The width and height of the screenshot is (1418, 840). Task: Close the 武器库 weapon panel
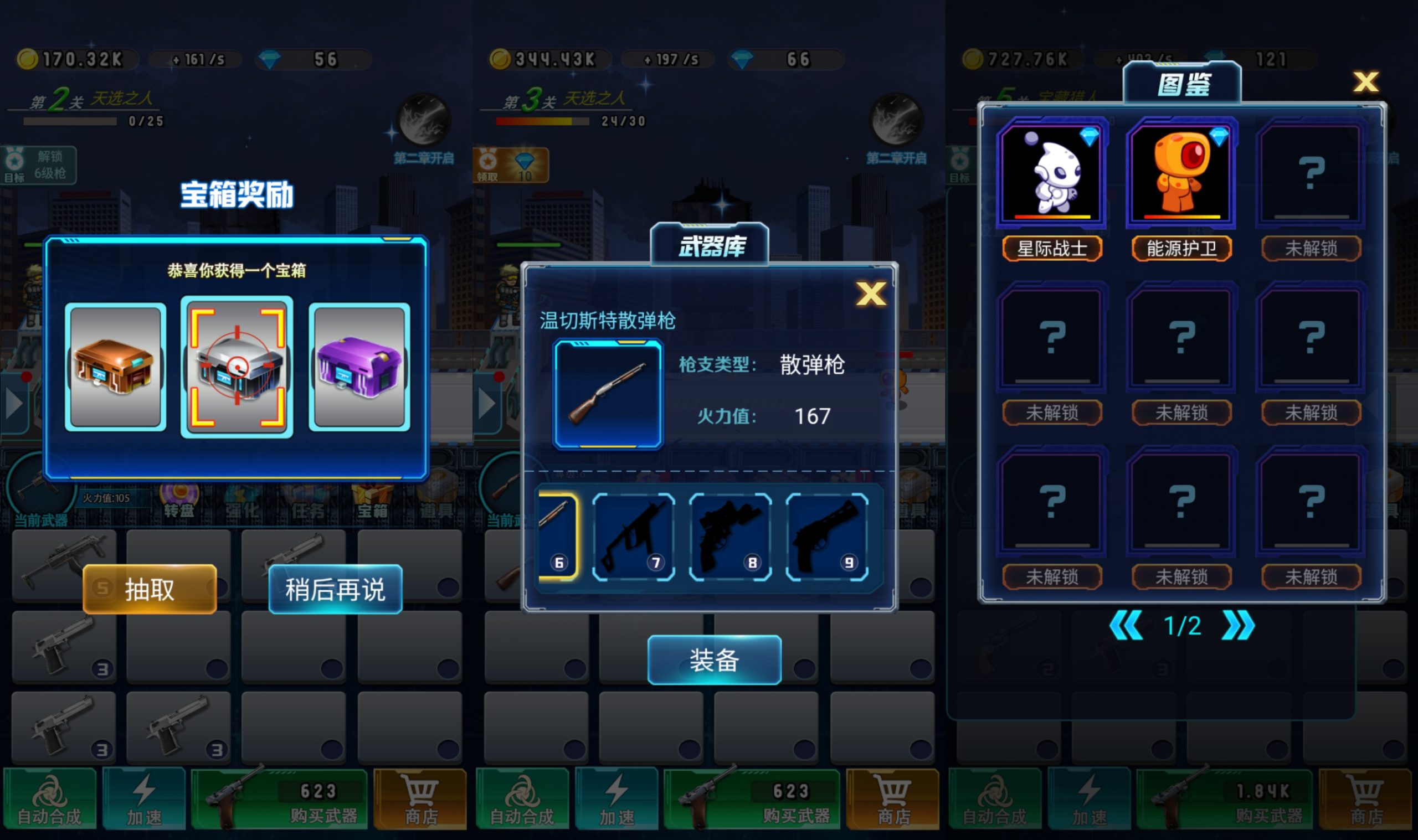(871, 294)
